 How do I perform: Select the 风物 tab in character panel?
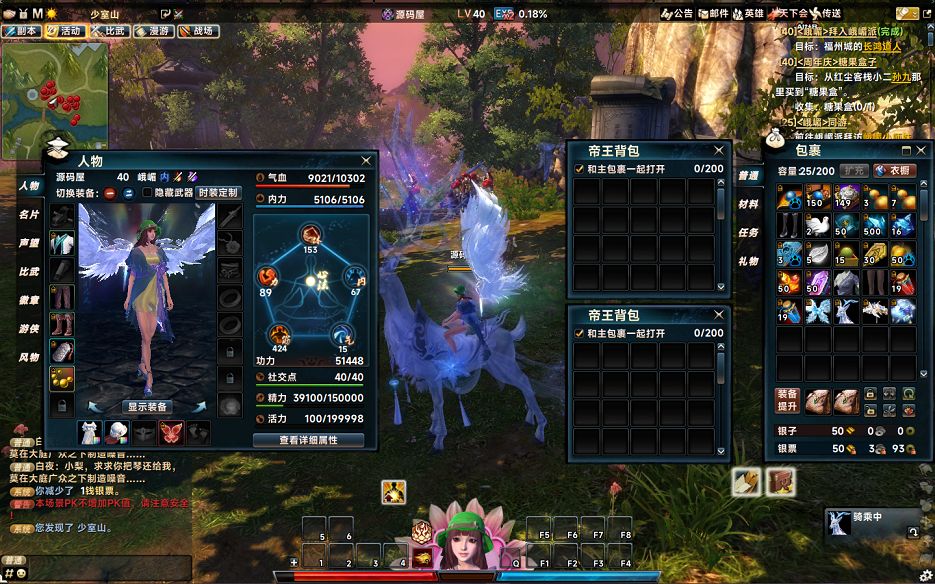29,357
